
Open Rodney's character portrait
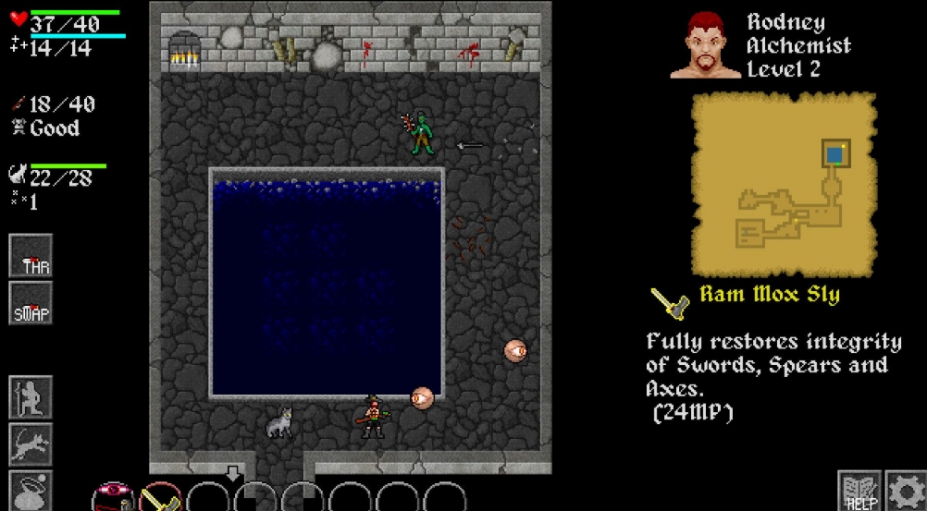pyautogui.click(x=705, y=45)
